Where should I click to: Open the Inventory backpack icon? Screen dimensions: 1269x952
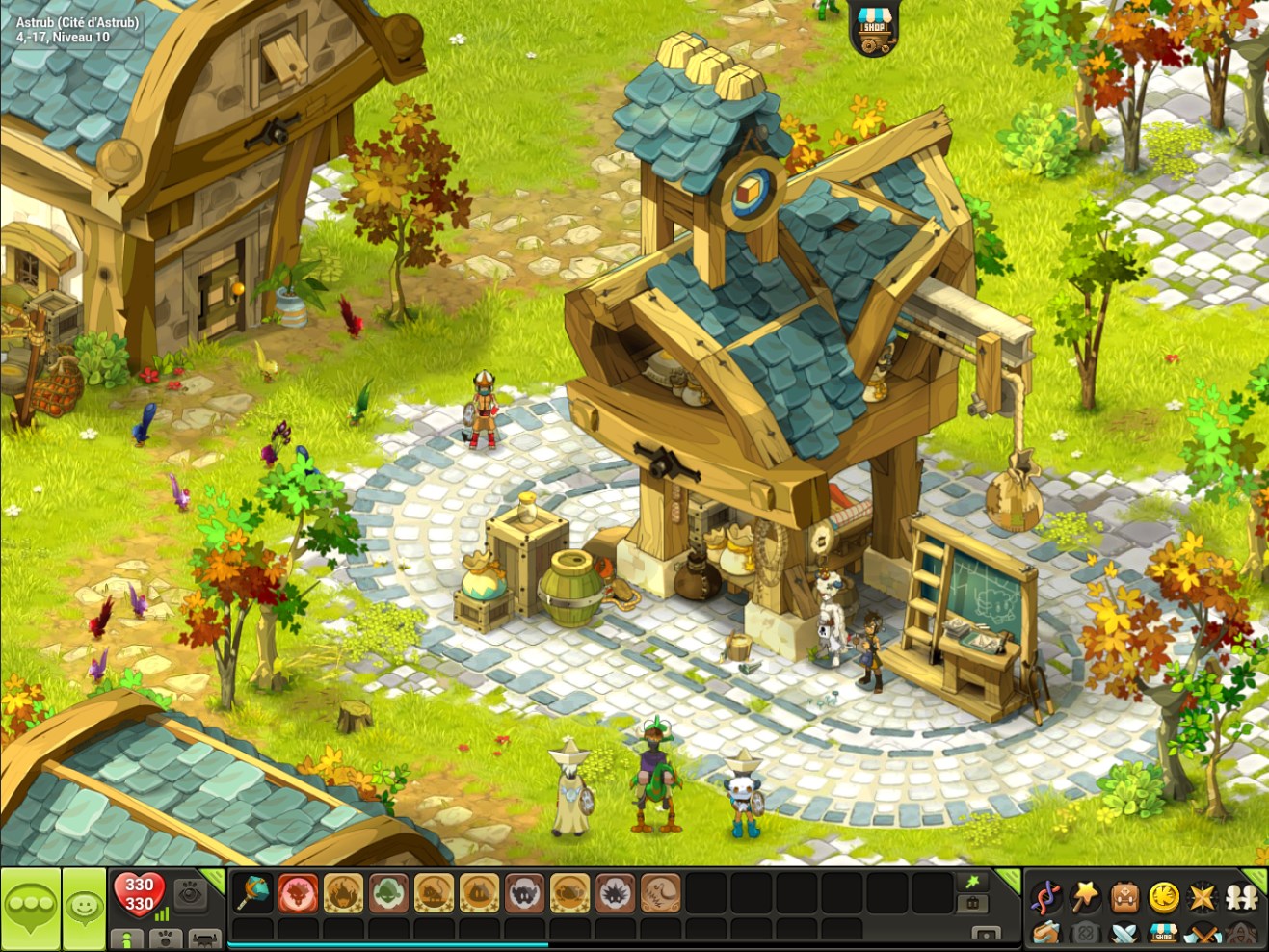pyautogui.click(x=1124, y=896)
